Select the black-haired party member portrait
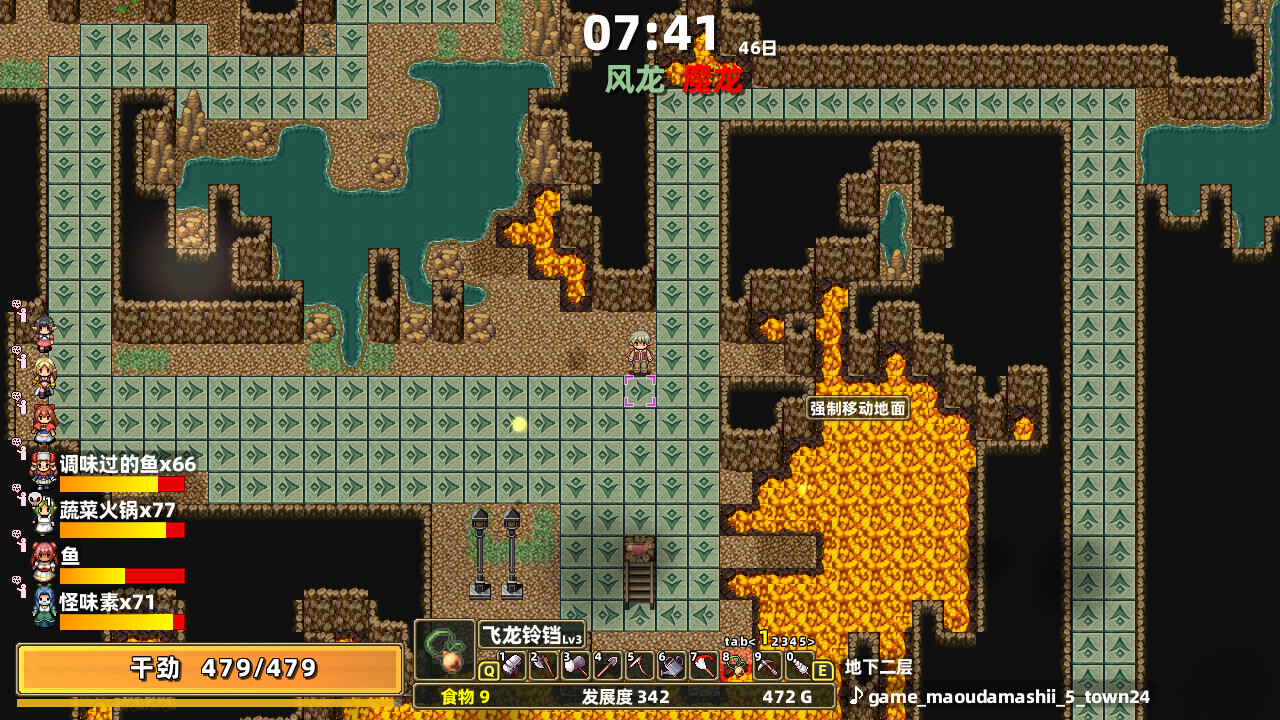The width and height of the screenshot is (1280, 720). point(44,333)
